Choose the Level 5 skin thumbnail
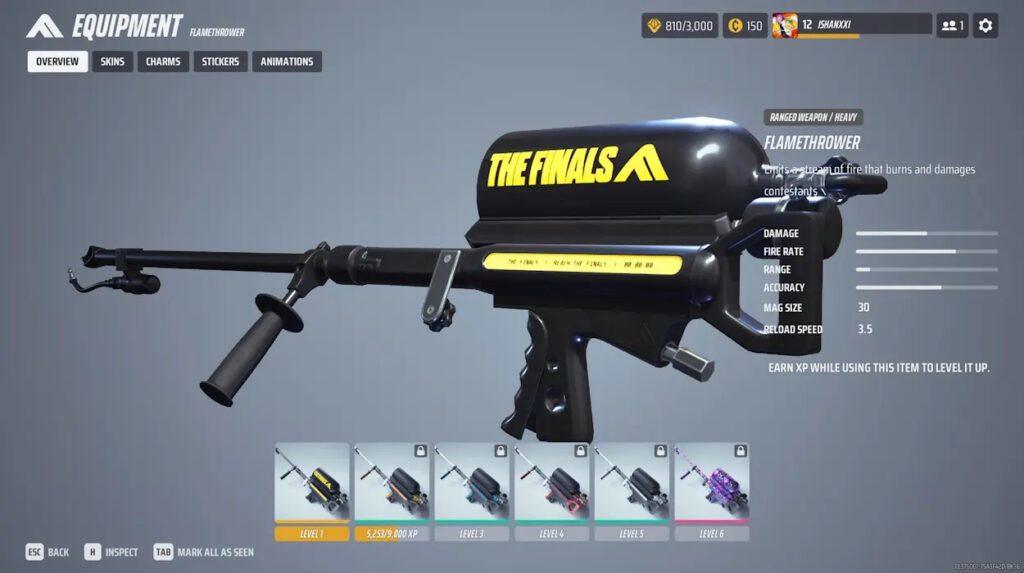The image size is (1024, 573). [632, 483]
